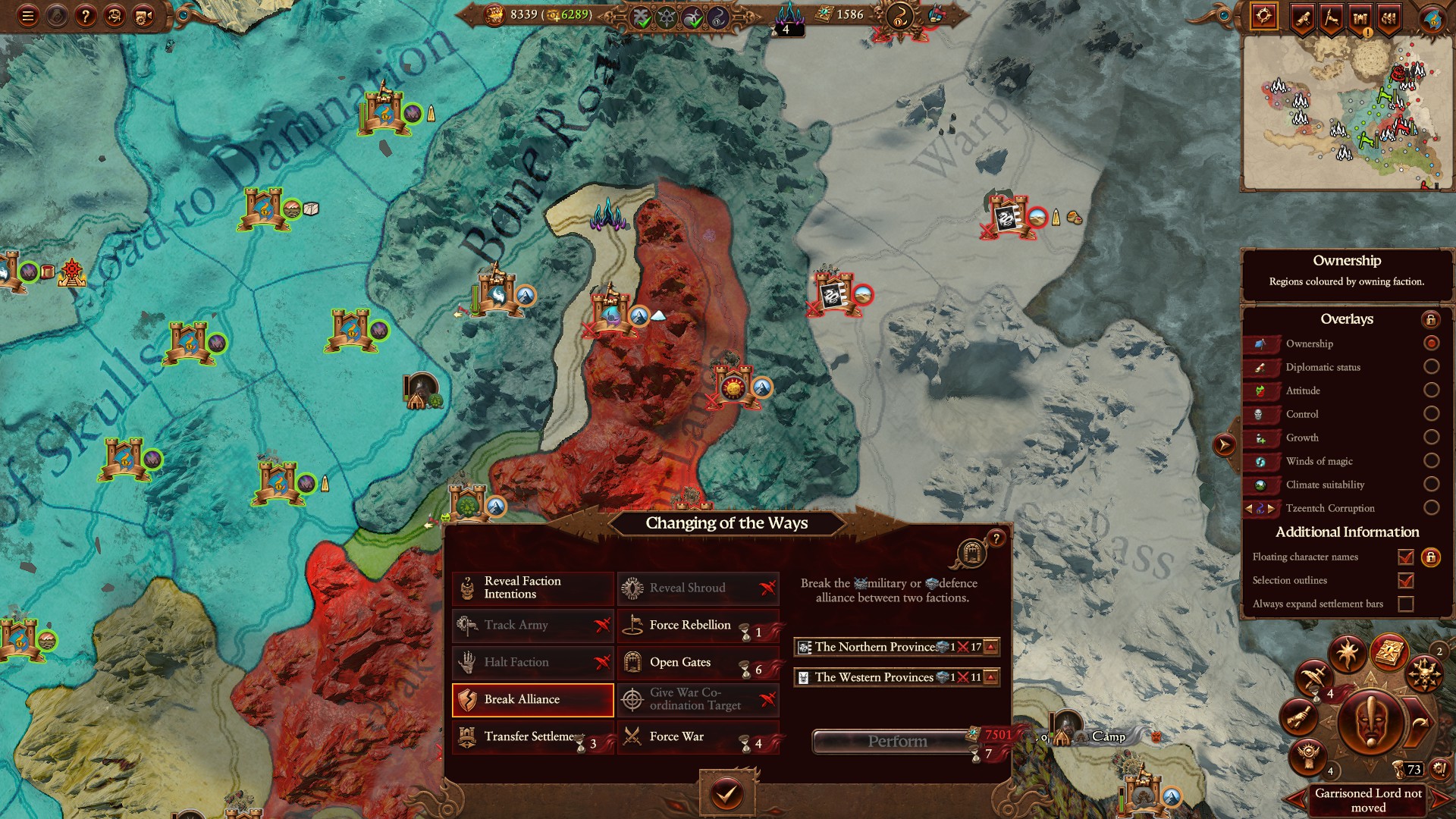This screenshot has height=819, width=1456.
Task: Open the main menu hamburger button
Action: [x=28, y=16]
